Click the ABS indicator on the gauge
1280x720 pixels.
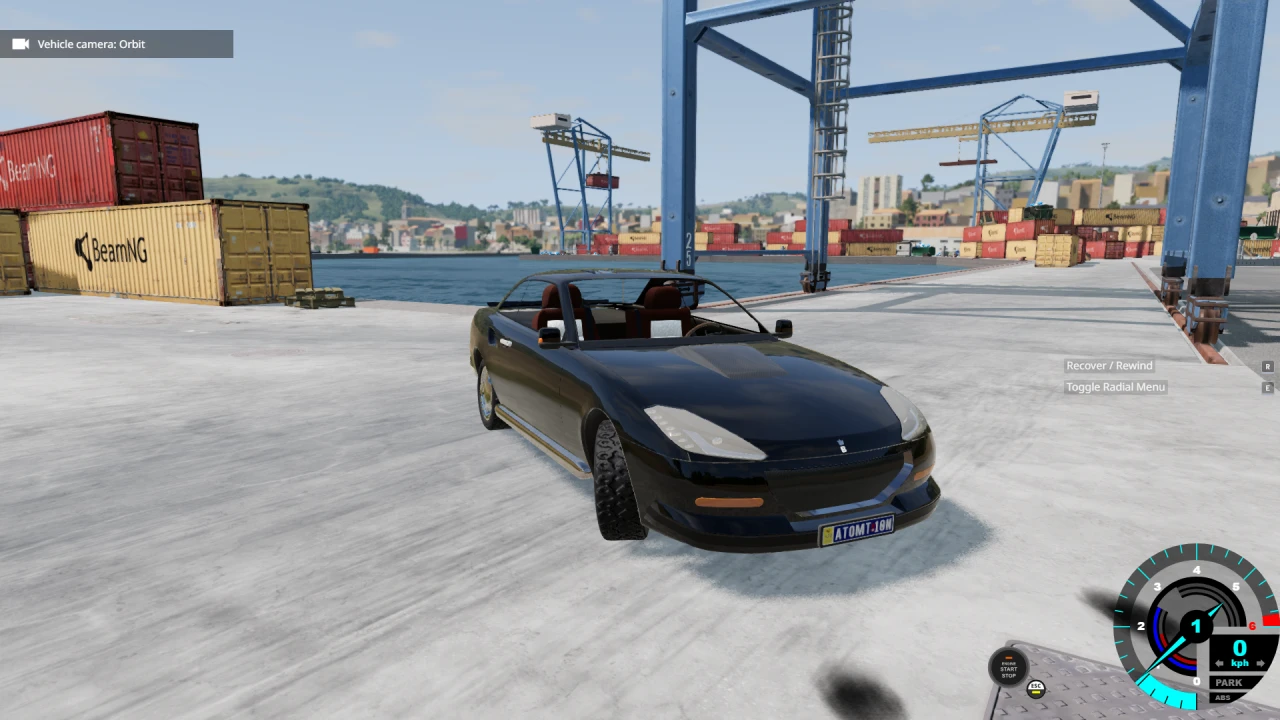(x=1222, y=697)
